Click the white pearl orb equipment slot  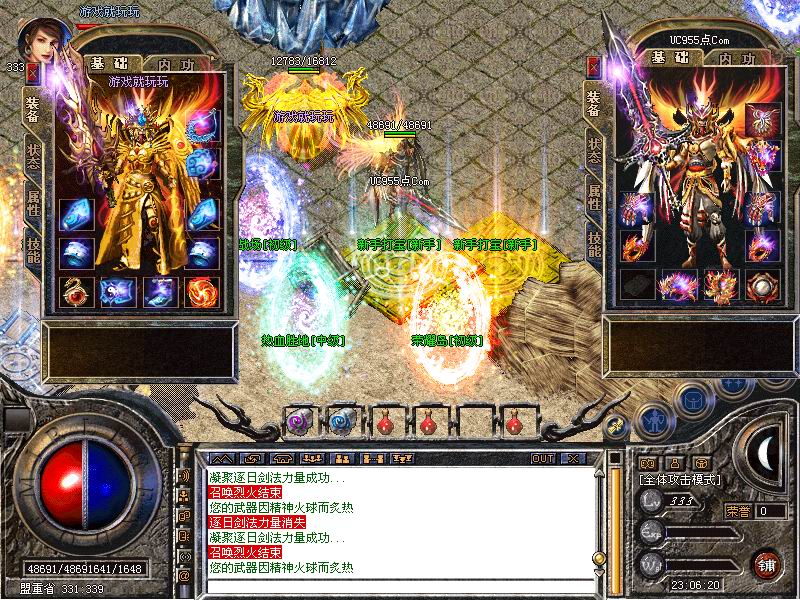(764, 285)
